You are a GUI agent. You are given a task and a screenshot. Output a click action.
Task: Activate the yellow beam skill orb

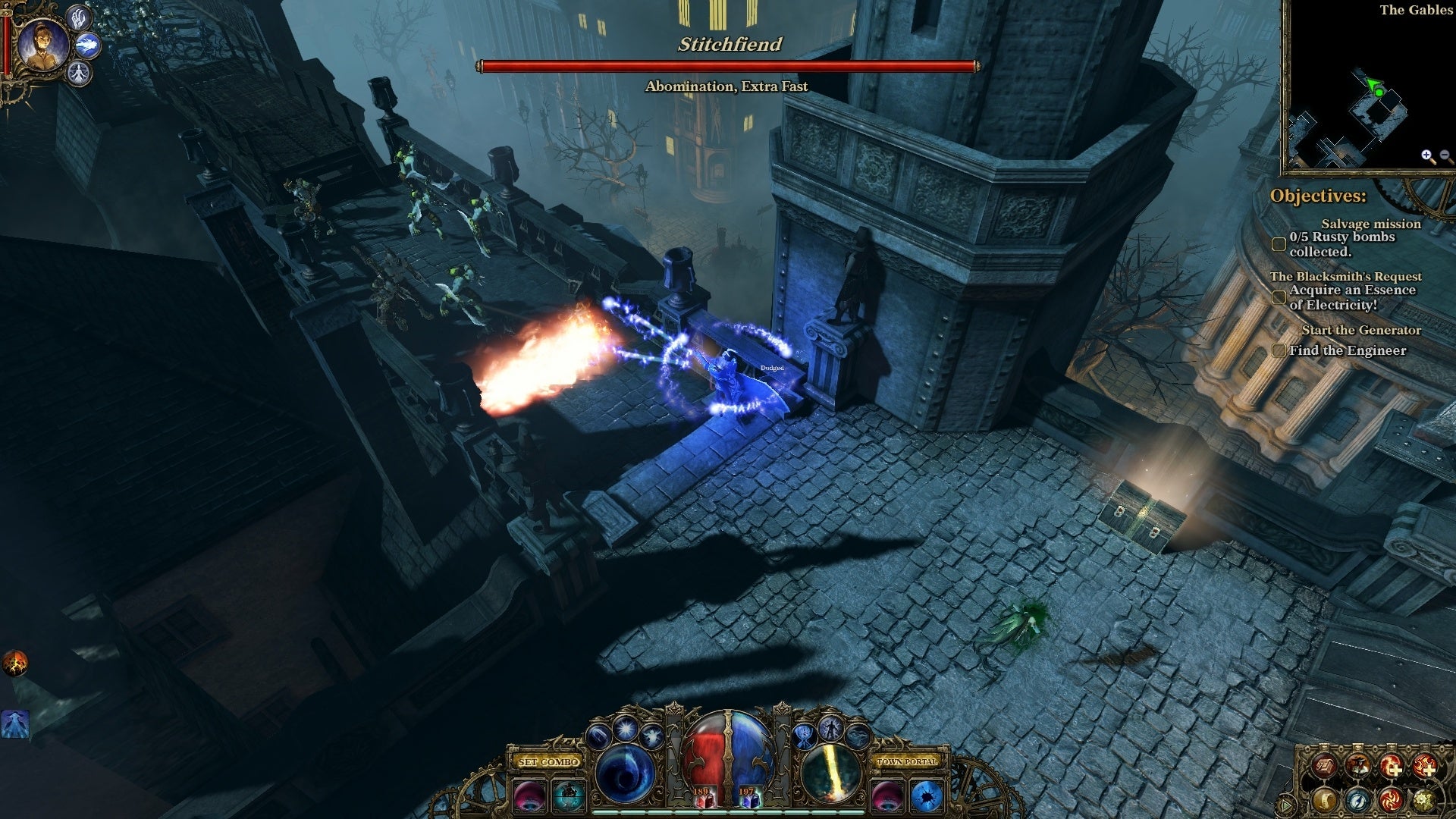click(x=830, y=773)
